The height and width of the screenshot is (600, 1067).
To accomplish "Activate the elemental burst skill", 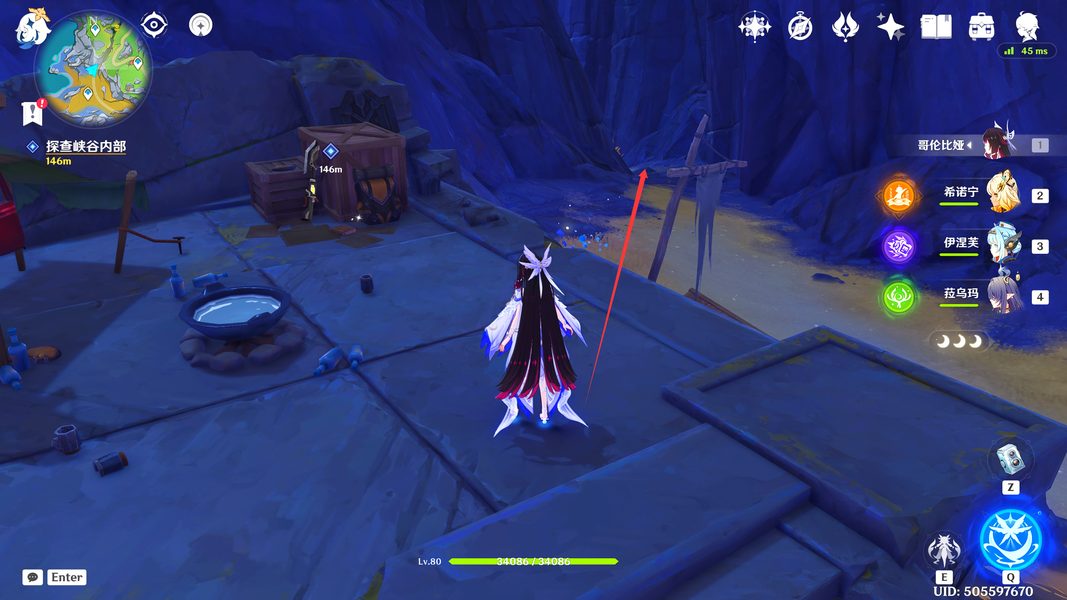I will click(x=1010, y=539).
